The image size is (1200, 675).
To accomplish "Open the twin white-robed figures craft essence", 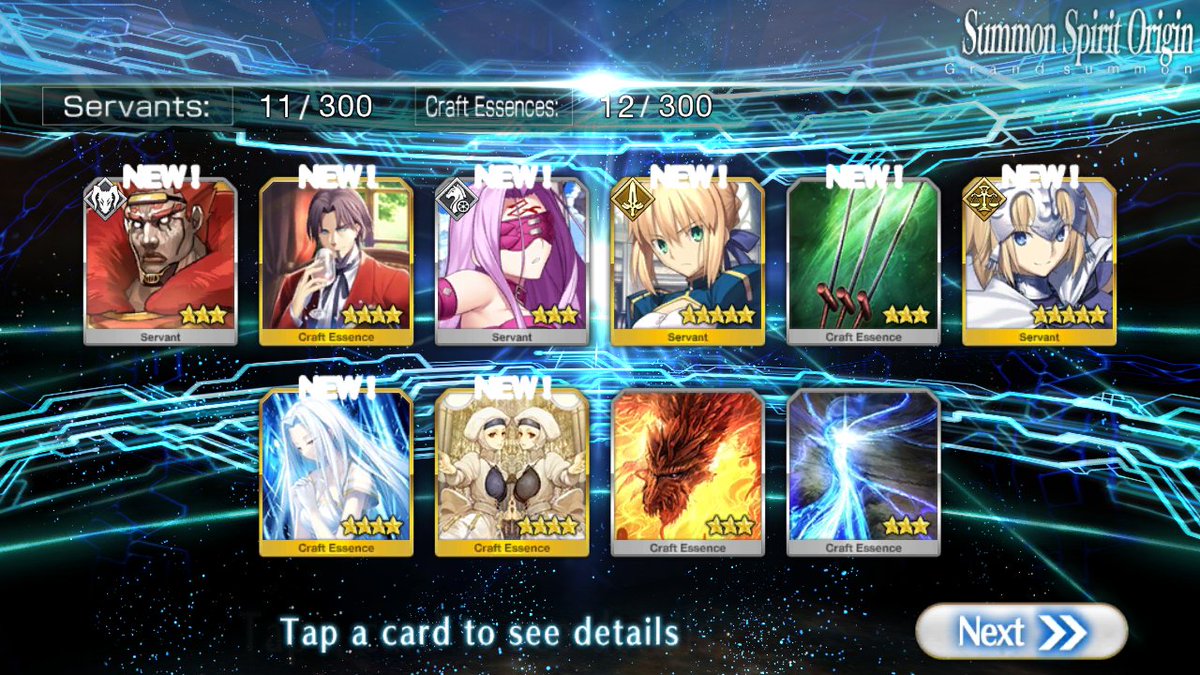I will (x=512, y=471).
